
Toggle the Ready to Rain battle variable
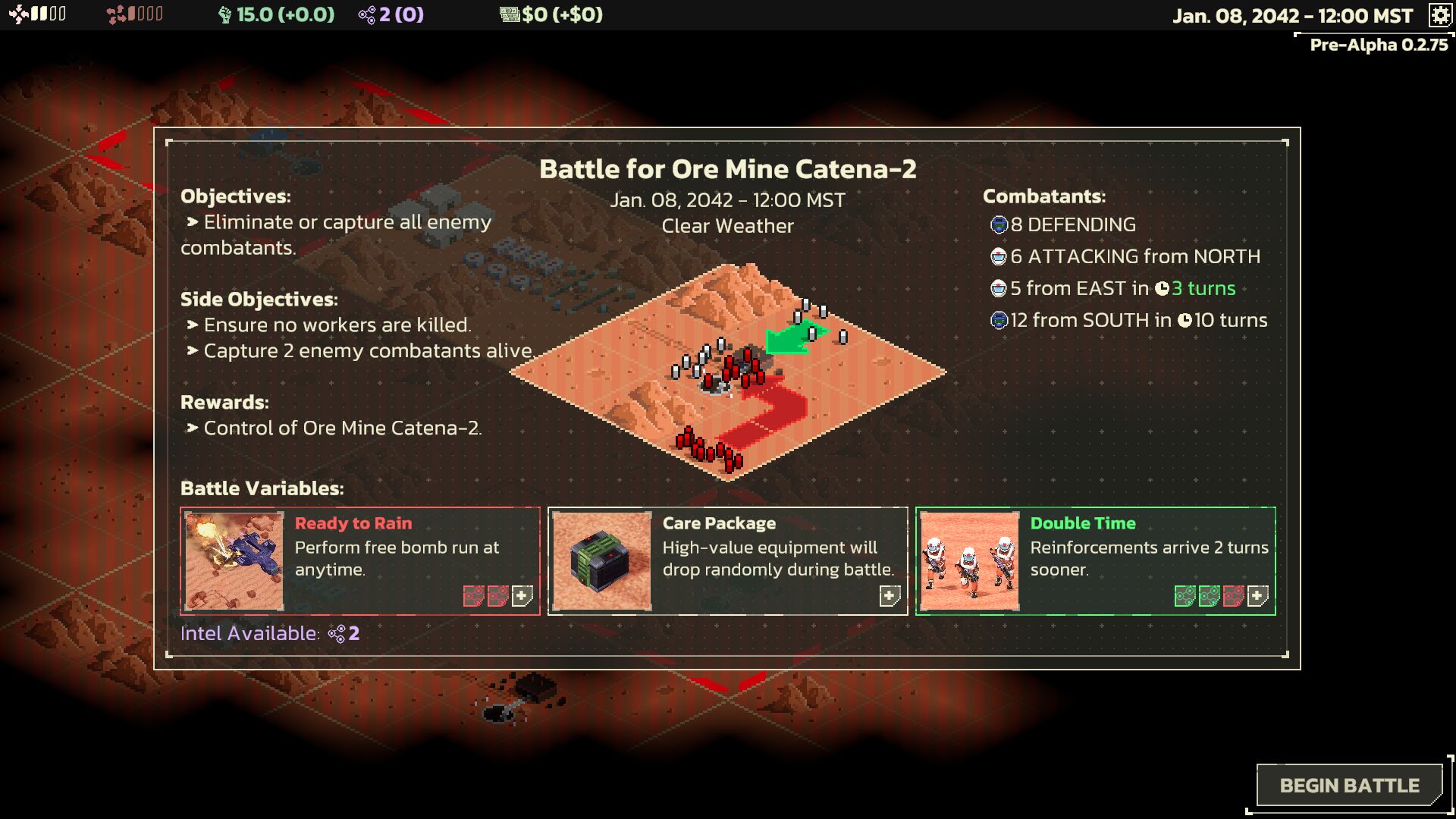click(359, 560)
